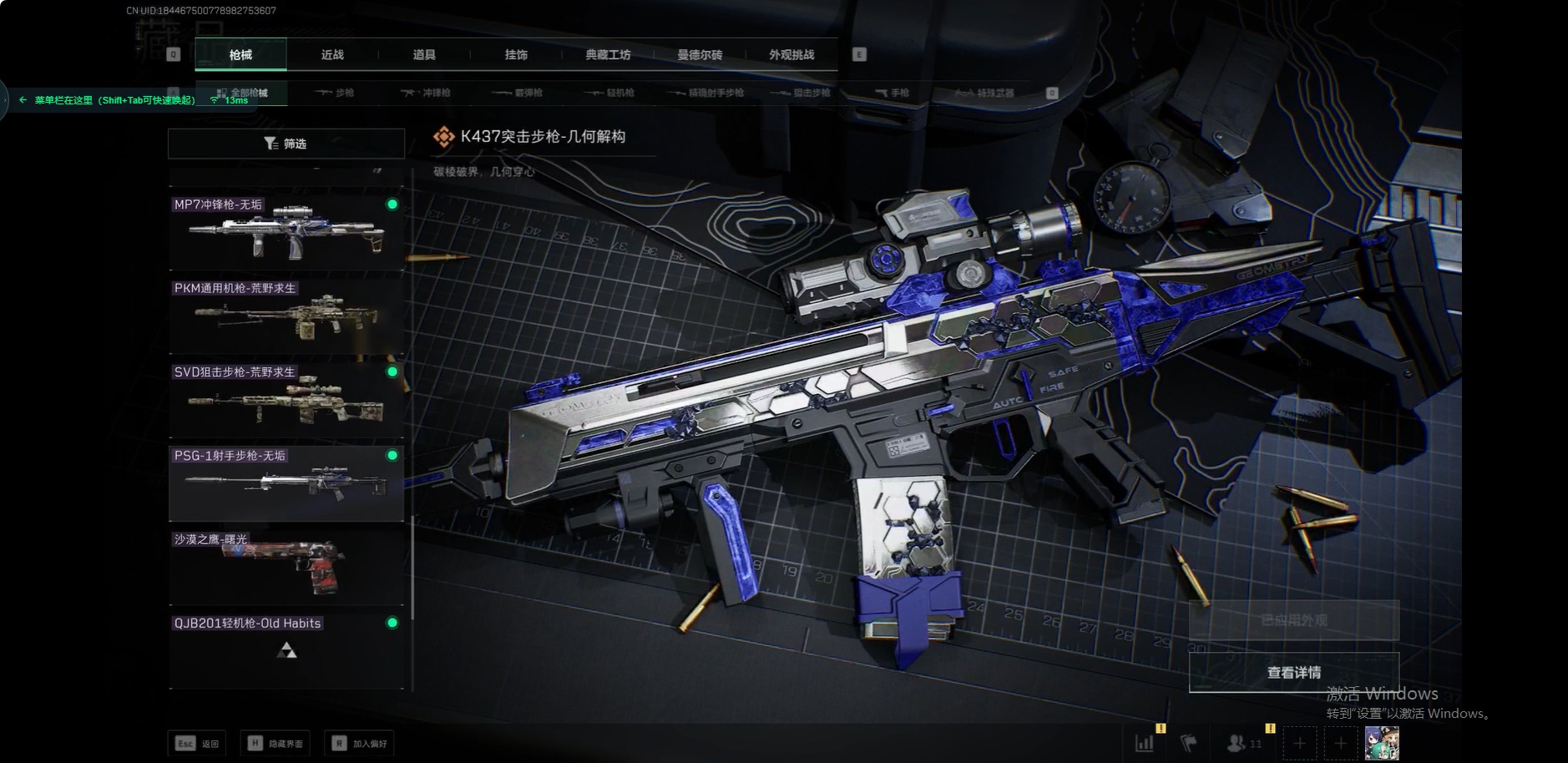1568x763 pixels.
Task: Choose the PKM通用机枪-荒野求生 skin
Action: click(x=286, y=316)
